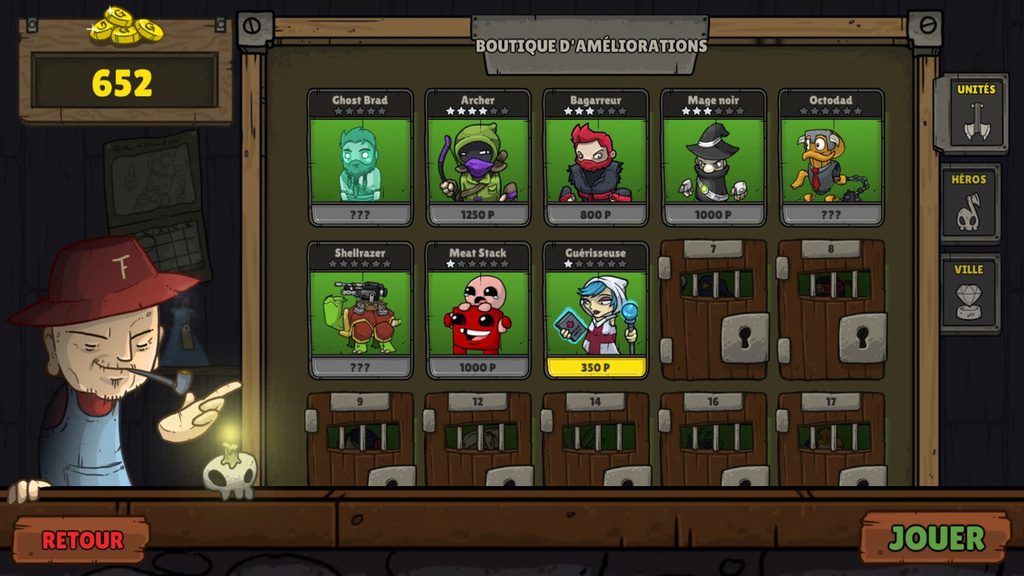Screen dimensions: 1024x576
Task: Click the locked crate numbered 7
Action: pyautogui.click(x=714, y=310)
